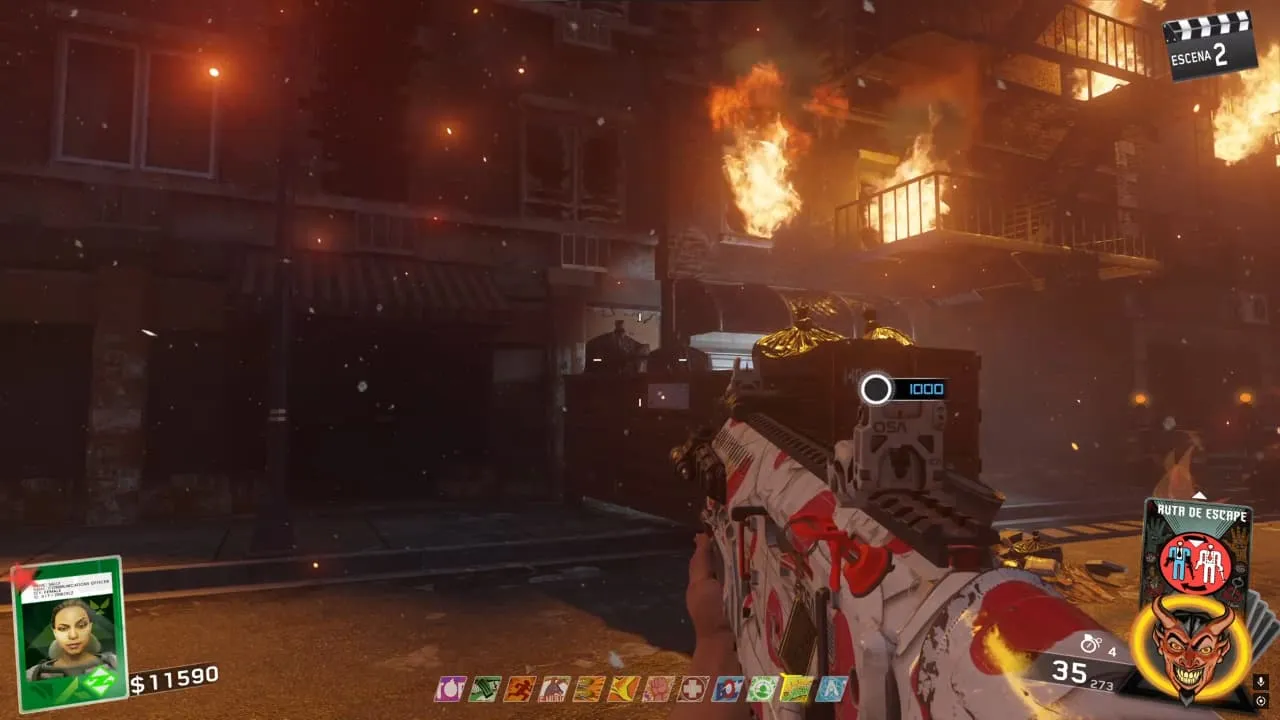Choose the white volcano perk icon
This screenshot has width=1280, height=720.
coord(553,688)
